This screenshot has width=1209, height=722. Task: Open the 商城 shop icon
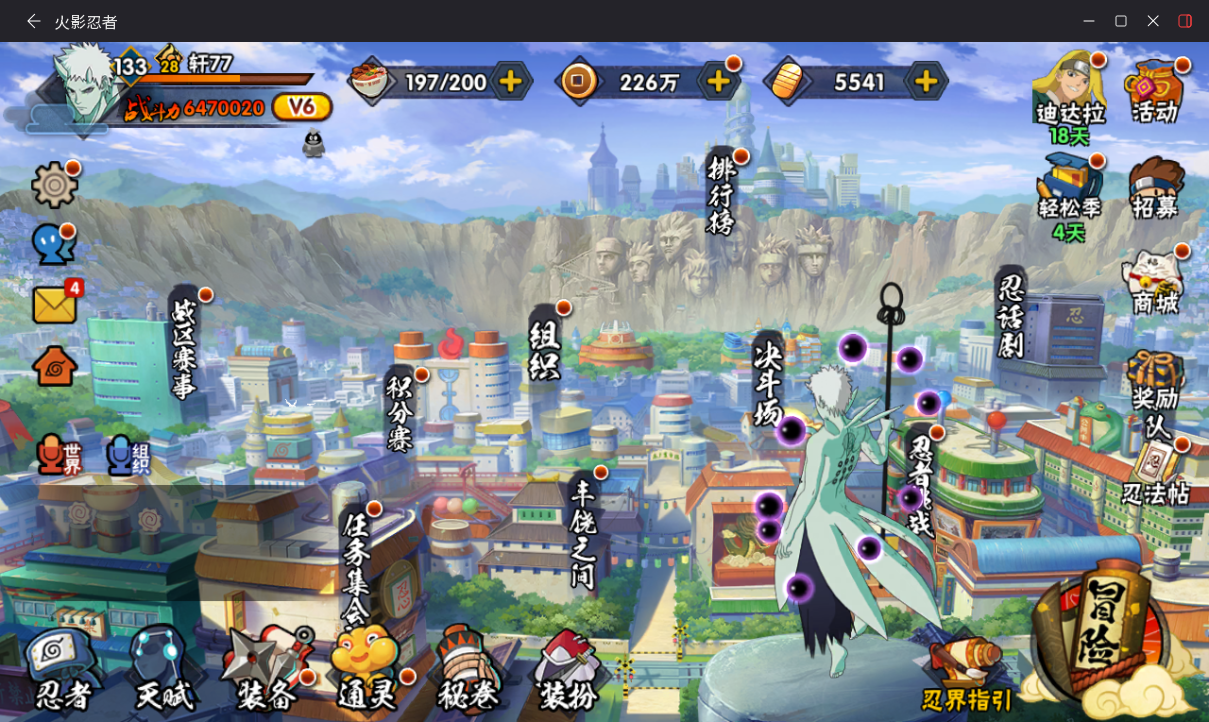[1154, 281]
